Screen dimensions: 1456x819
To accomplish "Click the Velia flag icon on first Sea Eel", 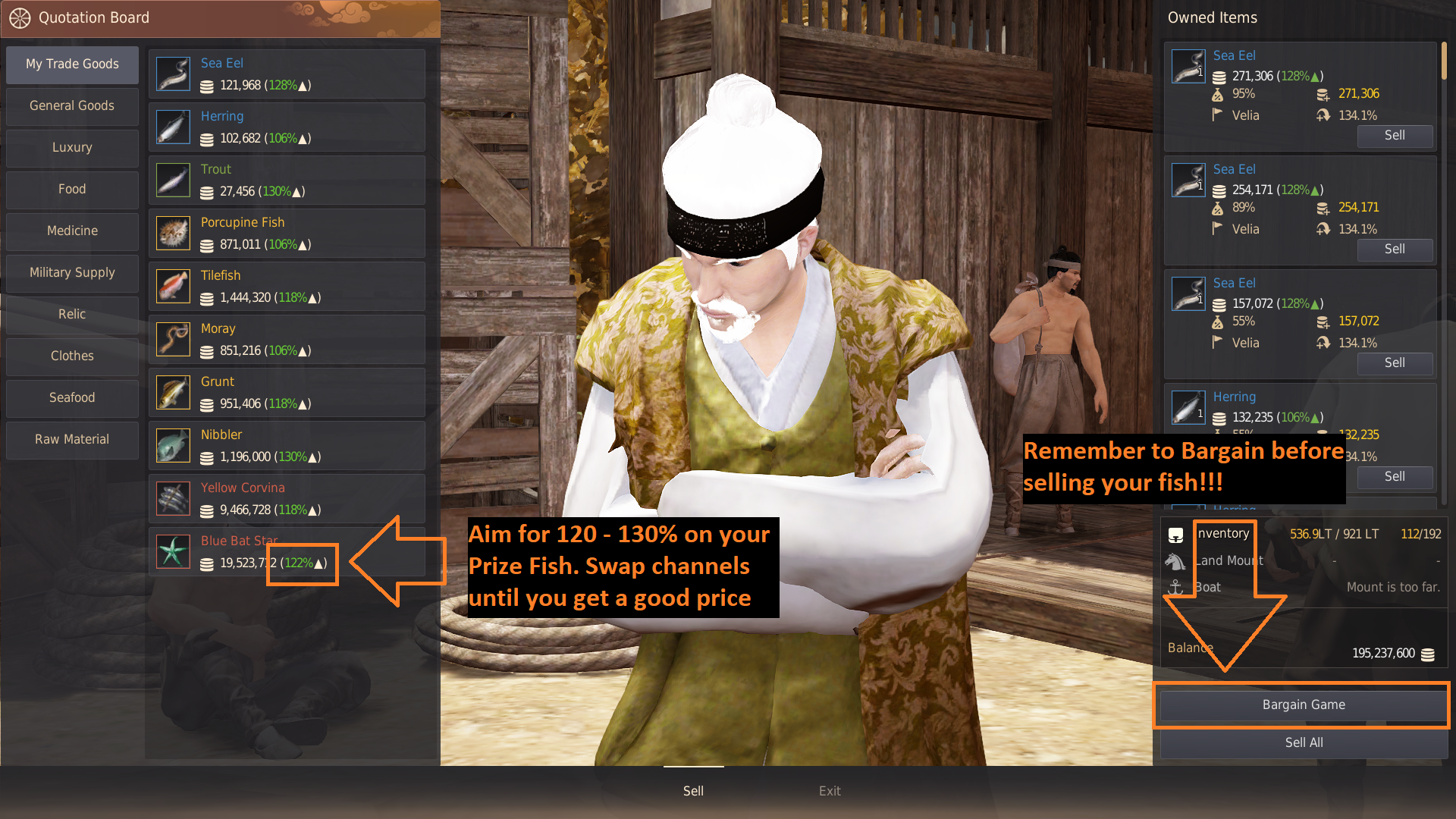I will tap(1218, 115).
